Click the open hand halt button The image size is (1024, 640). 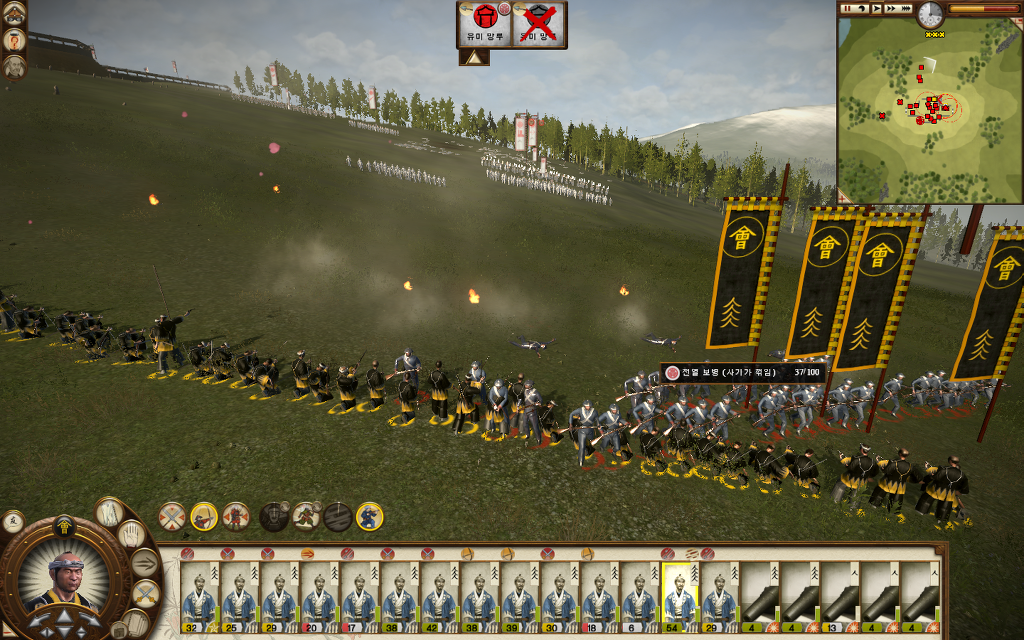coord(132,534)
